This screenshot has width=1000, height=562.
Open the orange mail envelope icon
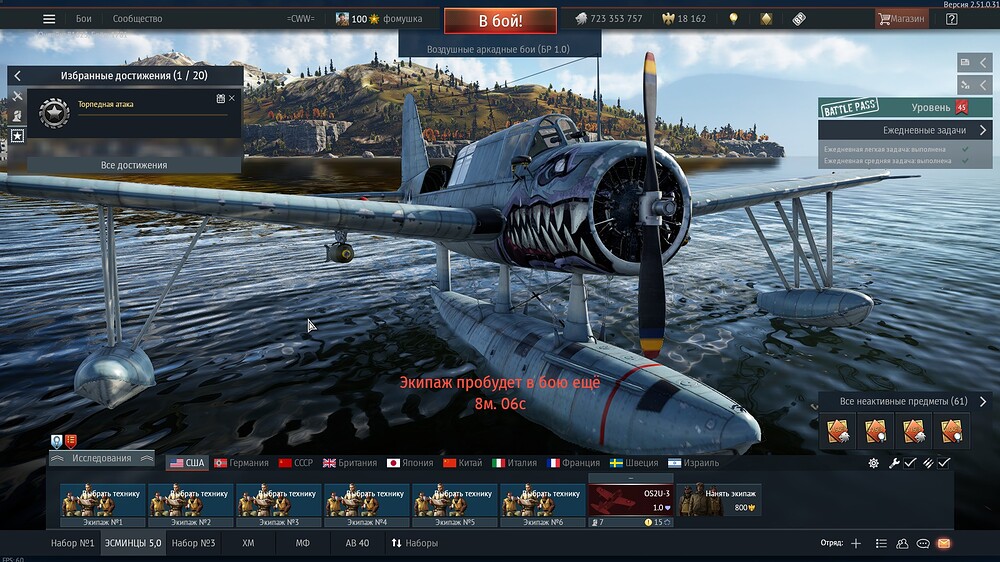click(943, 543)
